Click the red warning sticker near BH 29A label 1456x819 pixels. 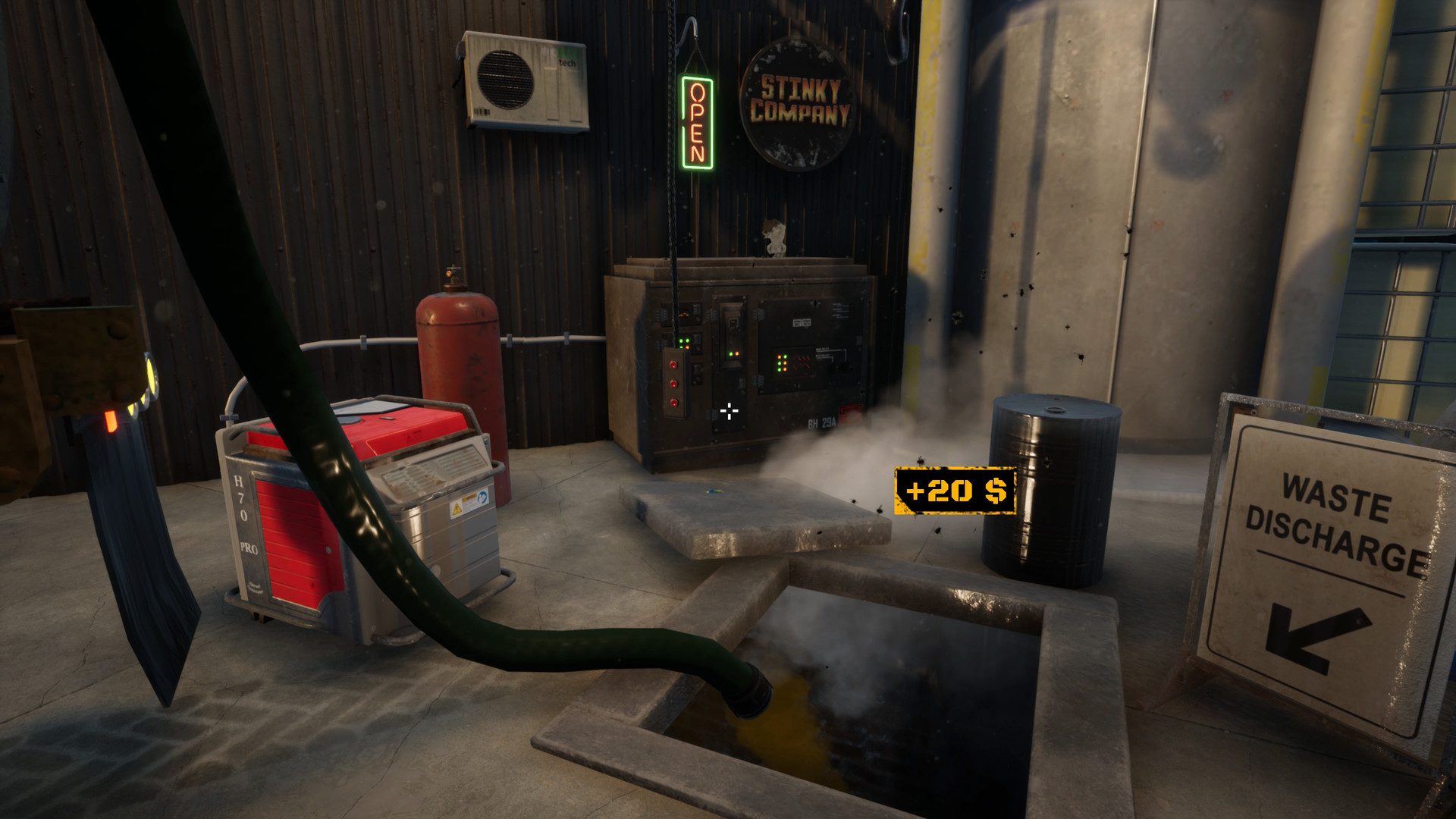pos(851,416)
